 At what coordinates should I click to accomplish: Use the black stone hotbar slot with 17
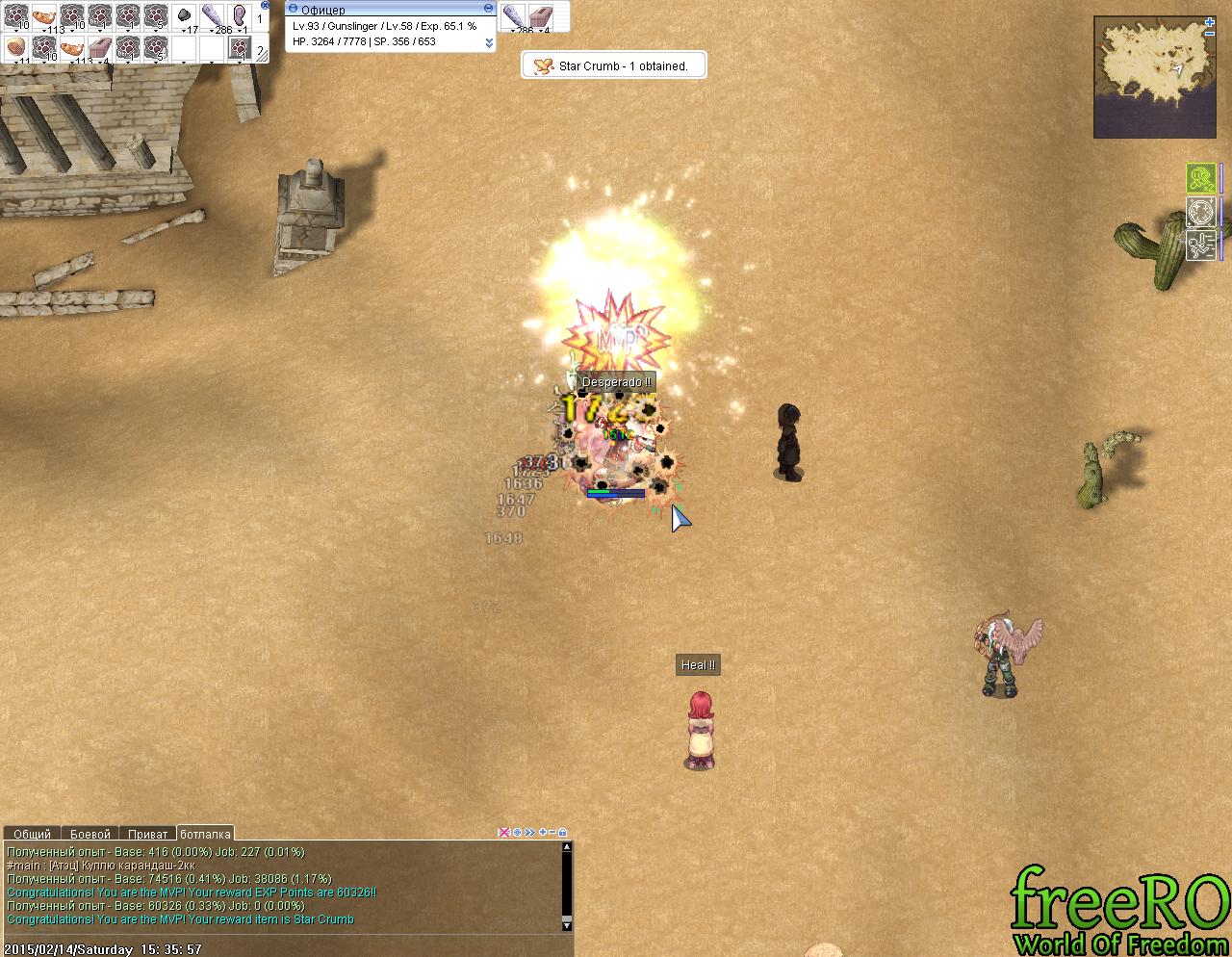click(184, 16)
